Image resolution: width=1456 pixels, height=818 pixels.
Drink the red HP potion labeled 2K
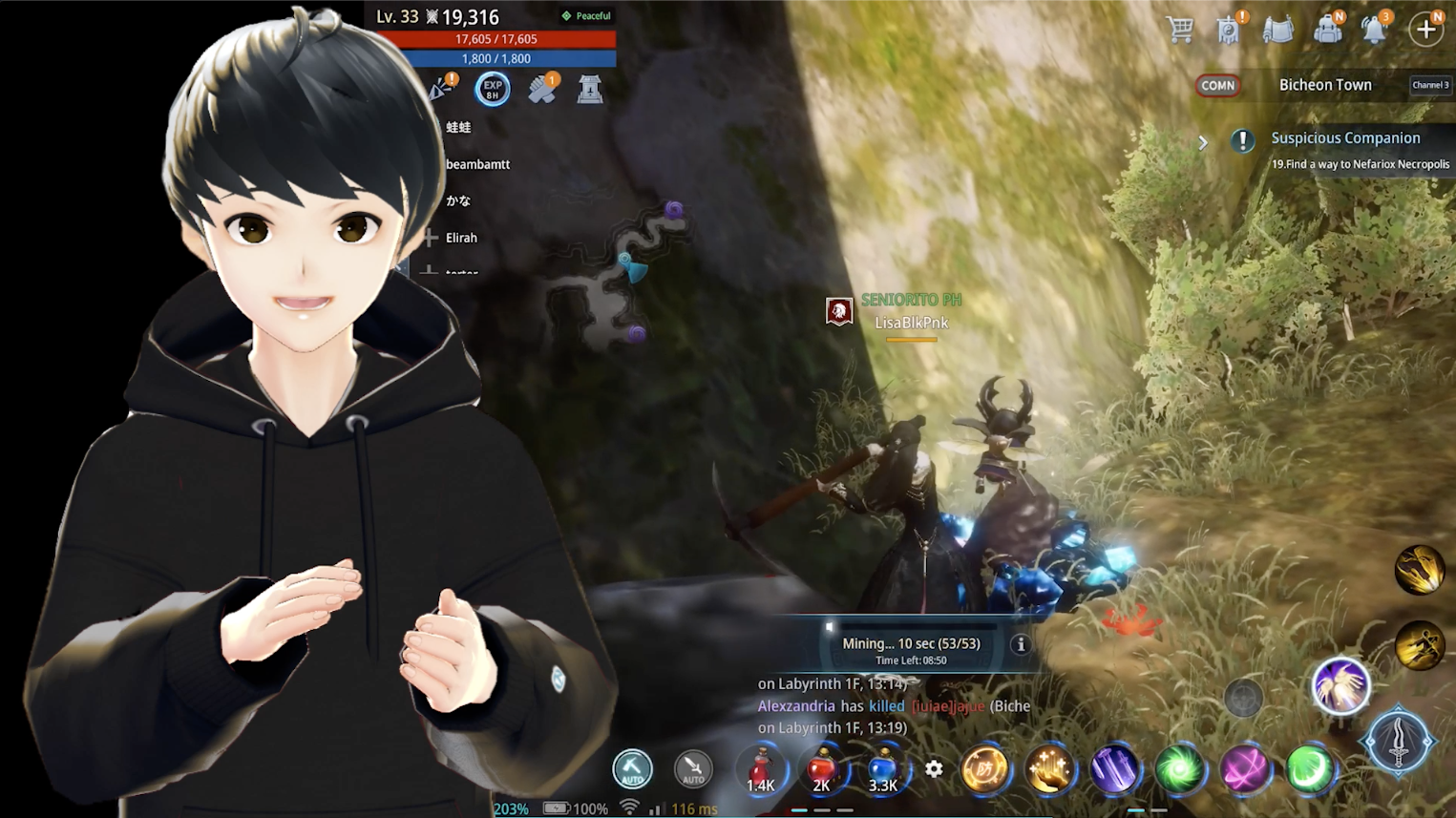(x=822, y=770)
